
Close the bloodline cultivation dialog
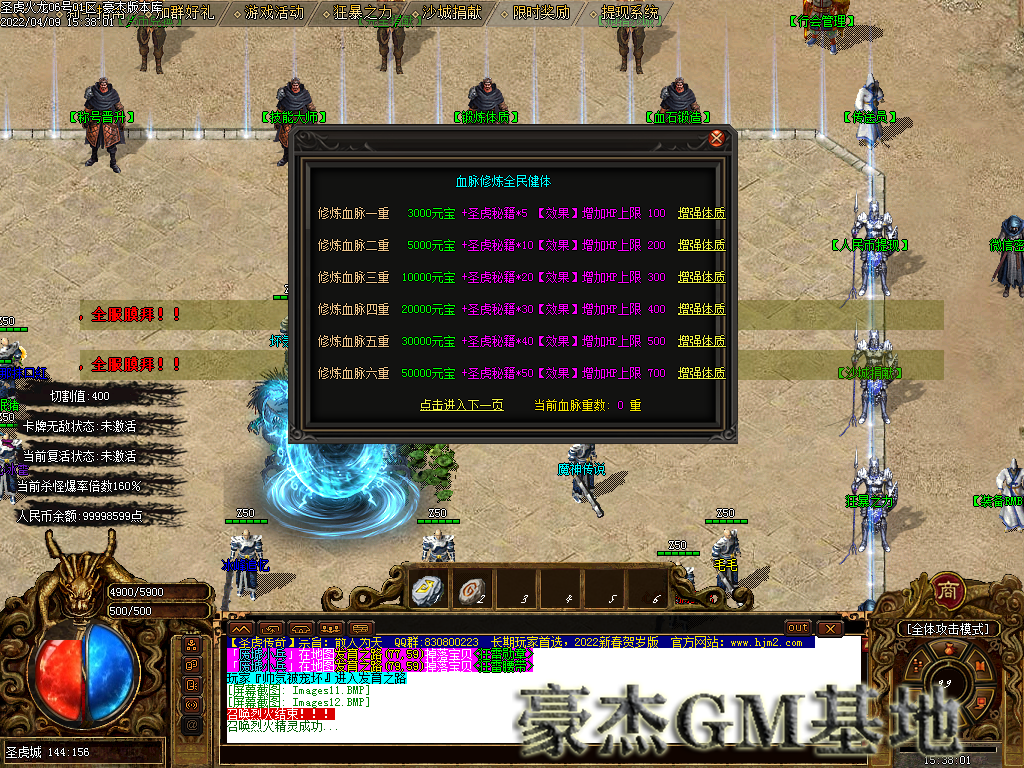coord(717,139)
